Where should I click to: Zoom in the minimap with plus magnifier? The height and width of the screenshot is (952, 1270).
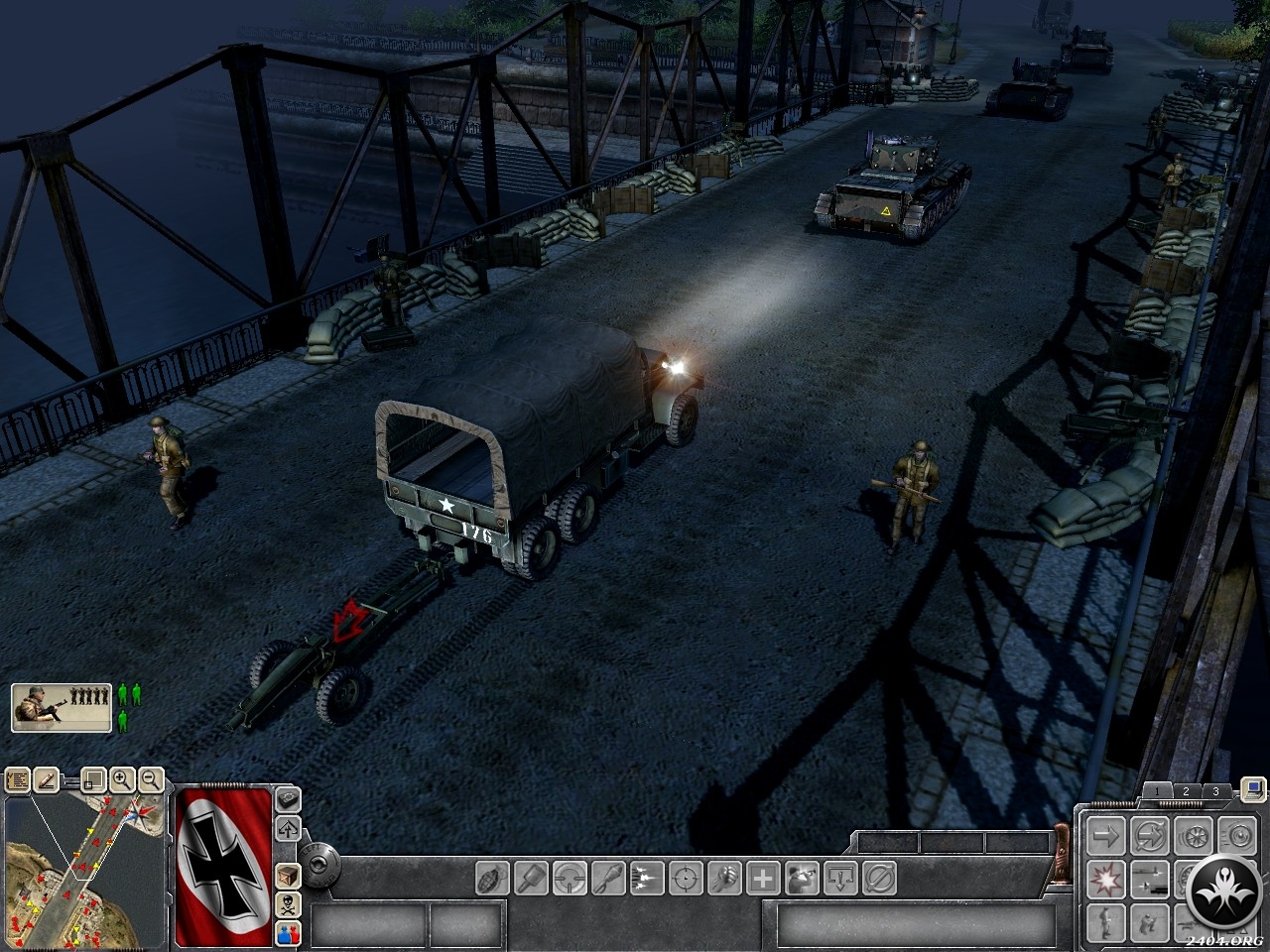coord(122,780)
